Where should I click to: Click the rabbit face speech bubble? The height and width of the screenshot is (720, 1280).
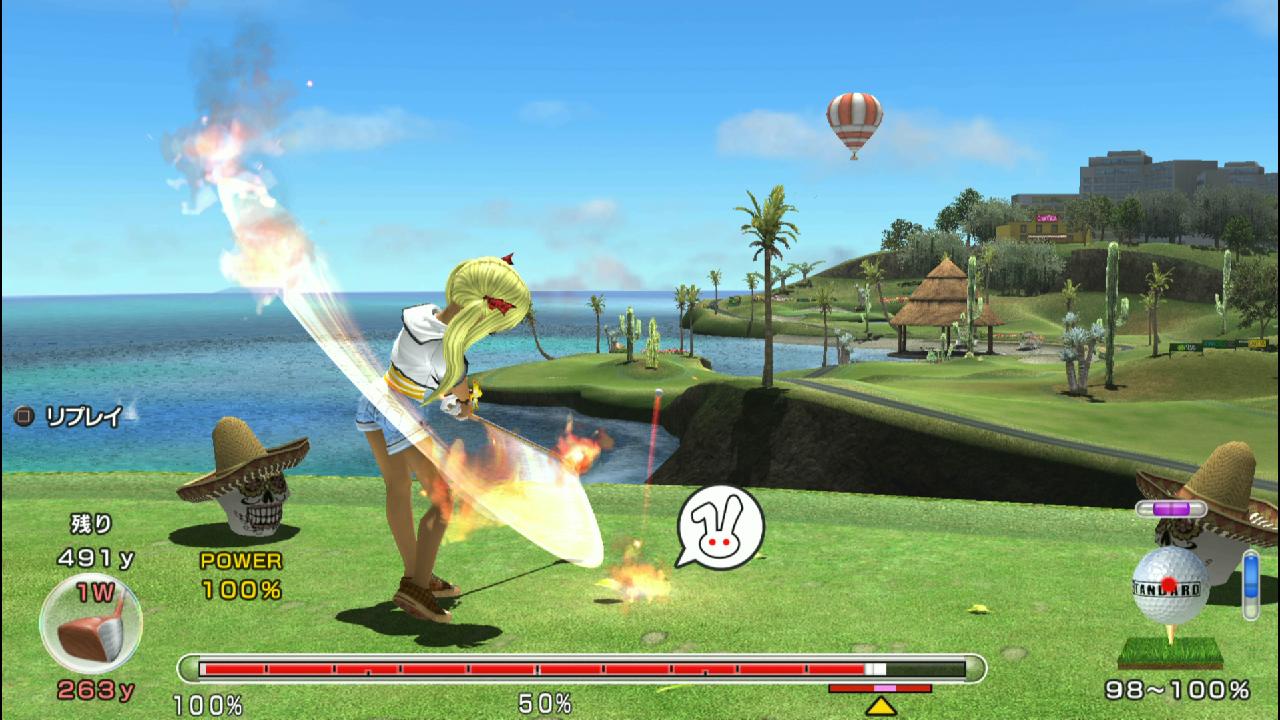[x=720, y=528]
